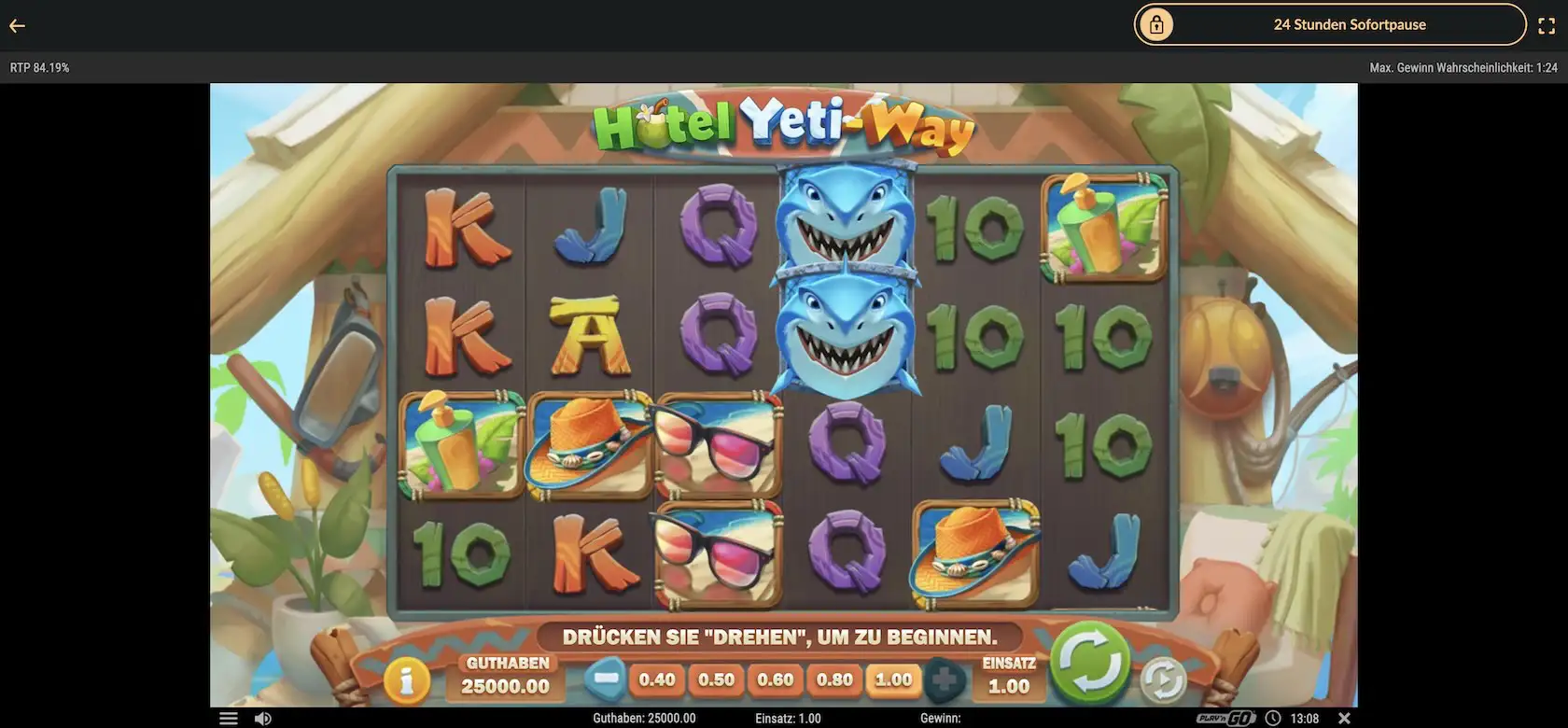Click the Guthaben balance display

[x=505, y=676]
